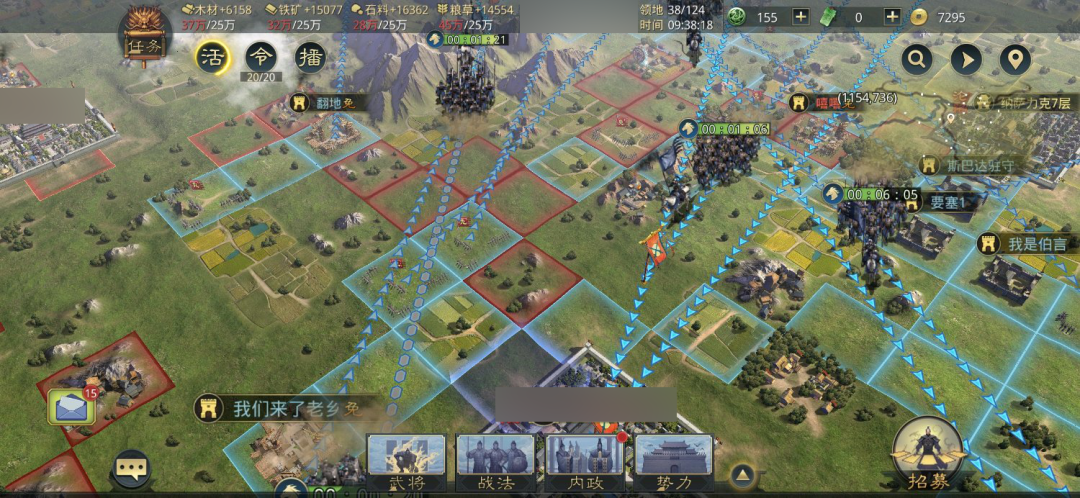Add green voucher currency via plus button
Image resolution: width=1080 pixels, height=498 pixels.
click(892, 16)
